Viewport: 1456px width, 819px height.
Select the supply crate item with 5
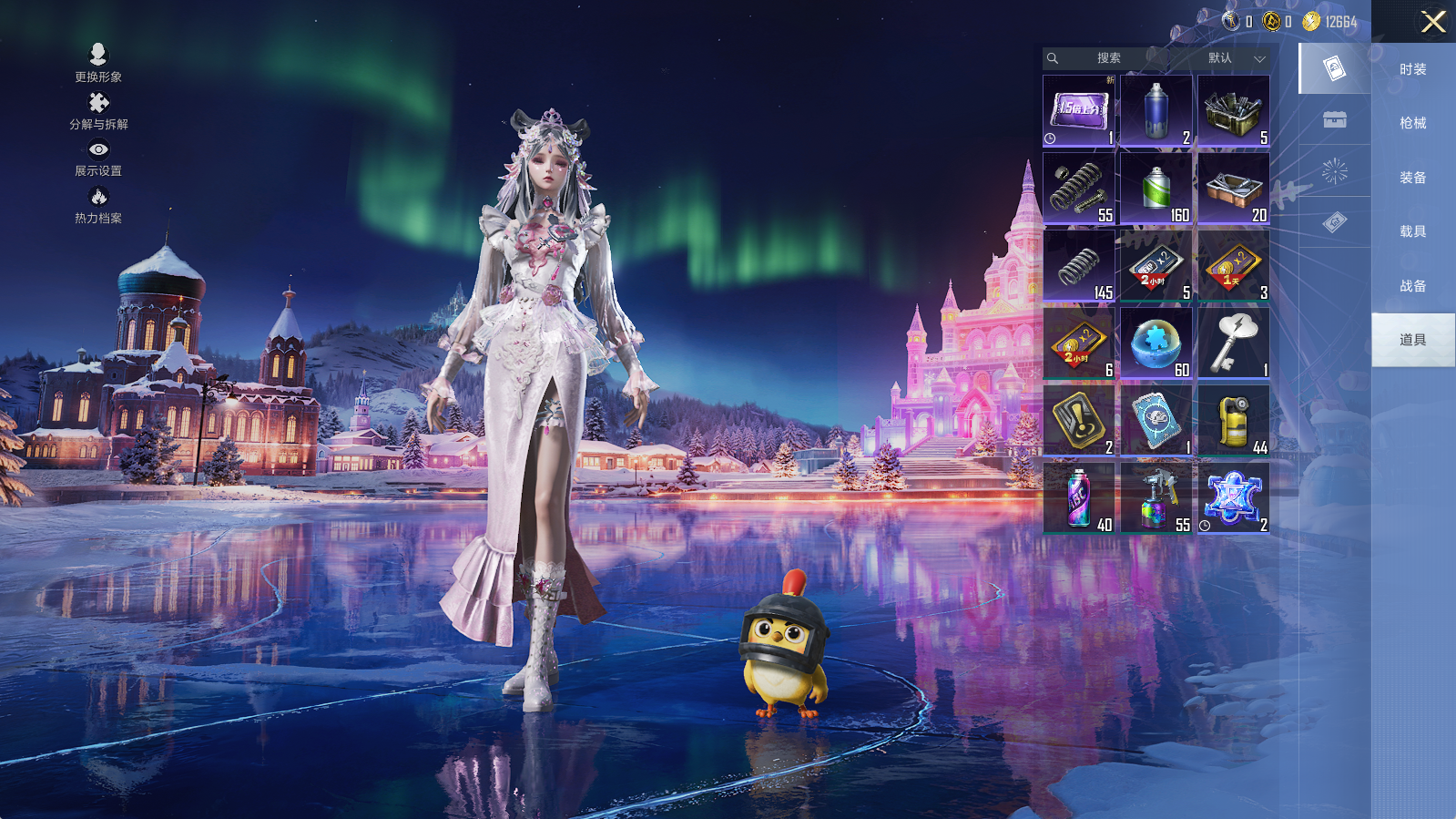1234,110
